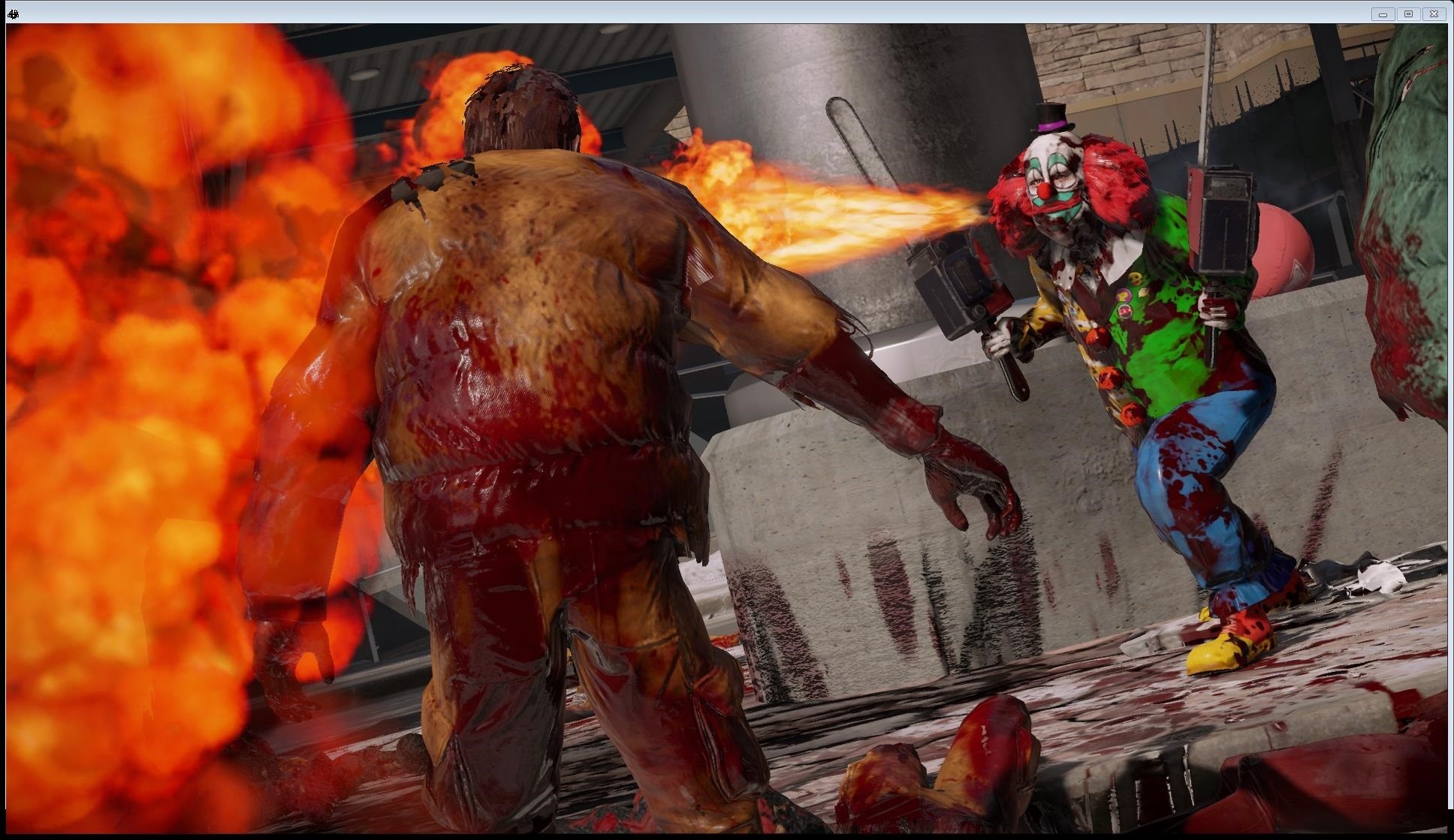The width and height of the screenshot is (1454, 840).
Task: Close the game window
Action: point(1434,14)
